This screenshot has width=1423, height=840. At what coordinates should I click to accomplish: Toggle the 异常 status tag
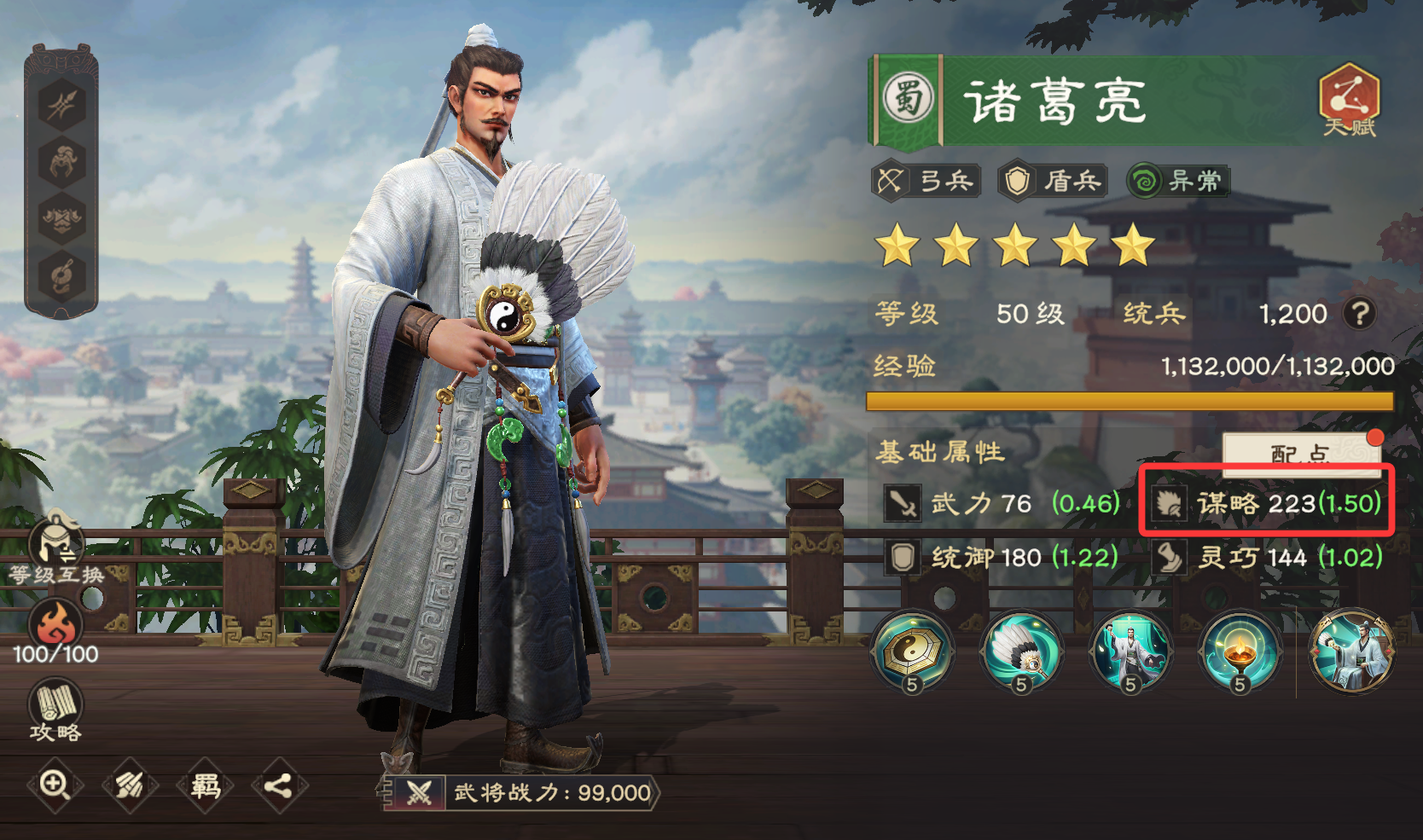pyautogui.click(x=1178, y=181)
